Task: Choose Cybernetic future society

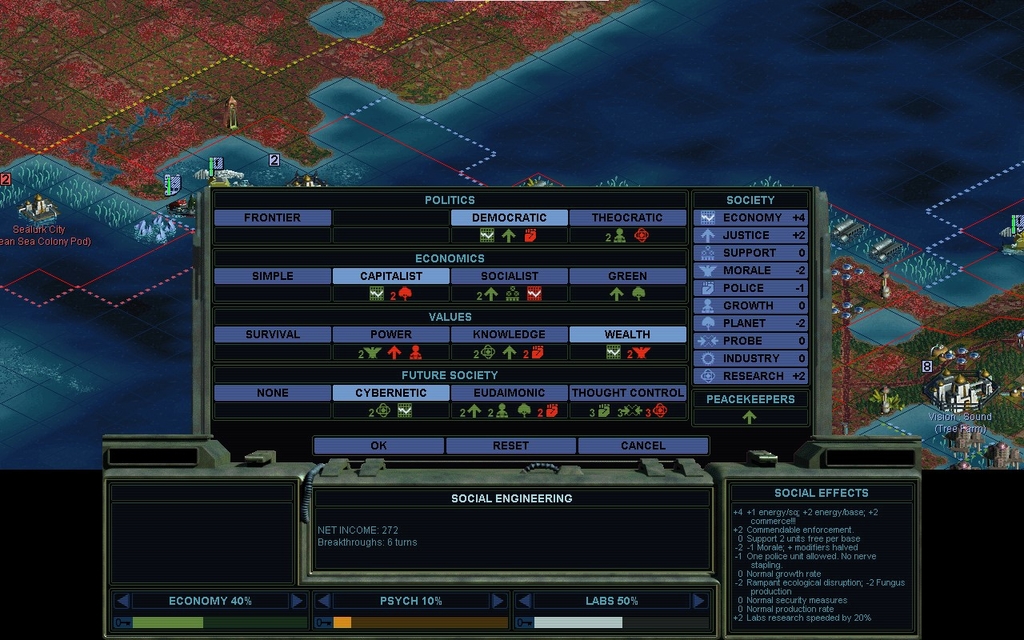Action: click(x=391, y=393)
